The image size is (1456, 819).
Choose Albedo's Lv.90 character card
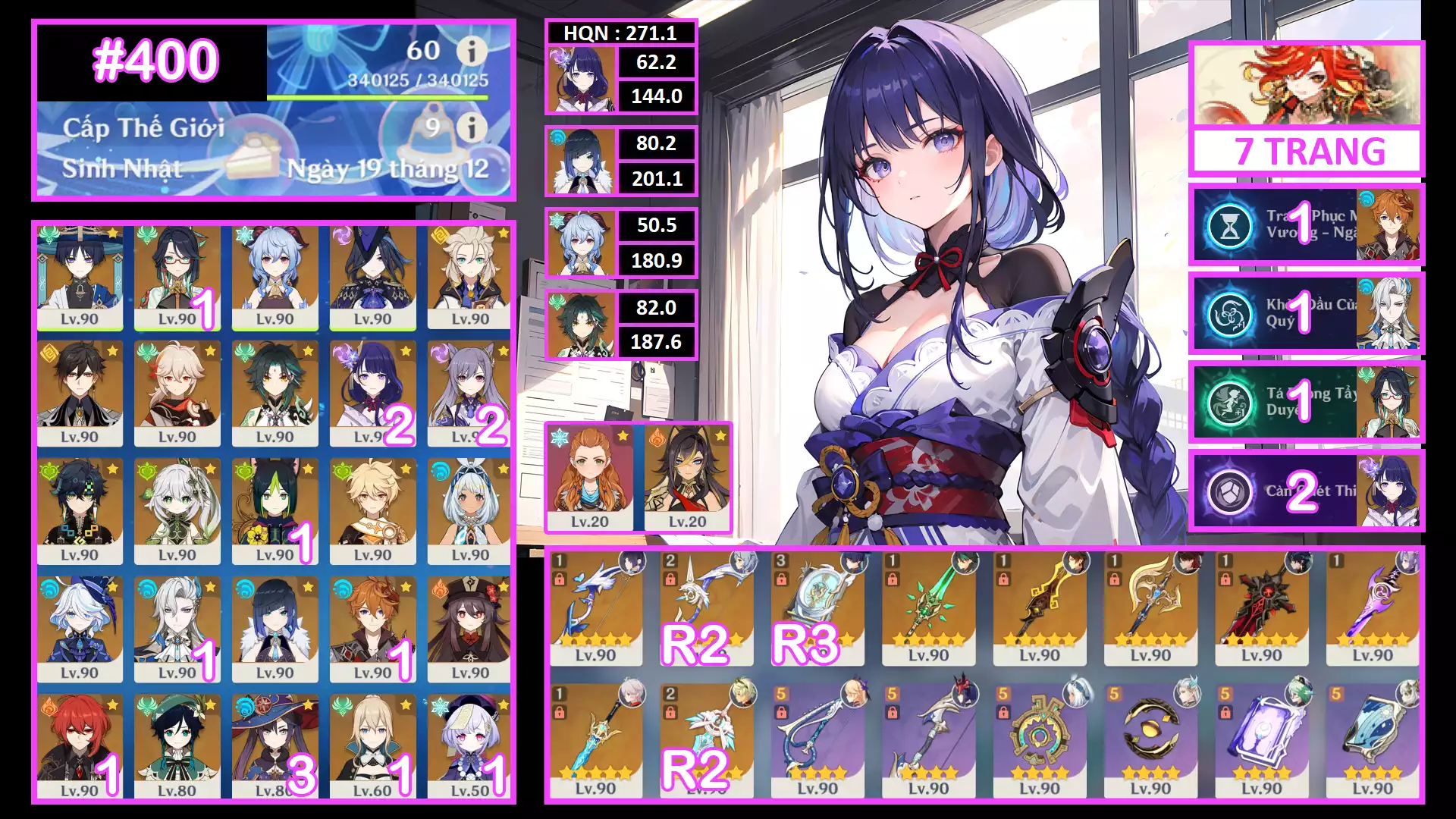(469, 278)
